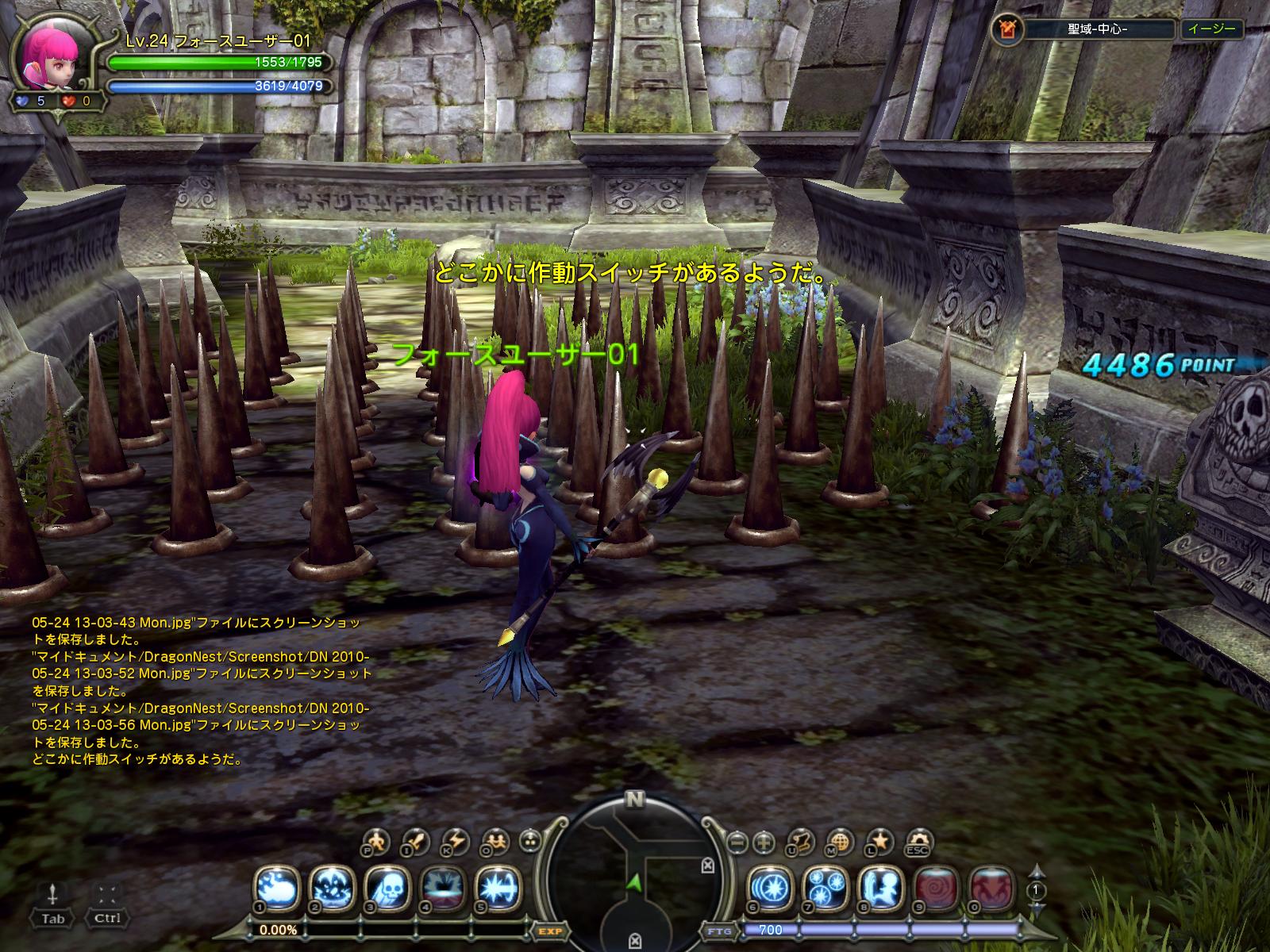Activate the splash burst skill in slot 2
1270x952 pixels.
pos(332,888)
